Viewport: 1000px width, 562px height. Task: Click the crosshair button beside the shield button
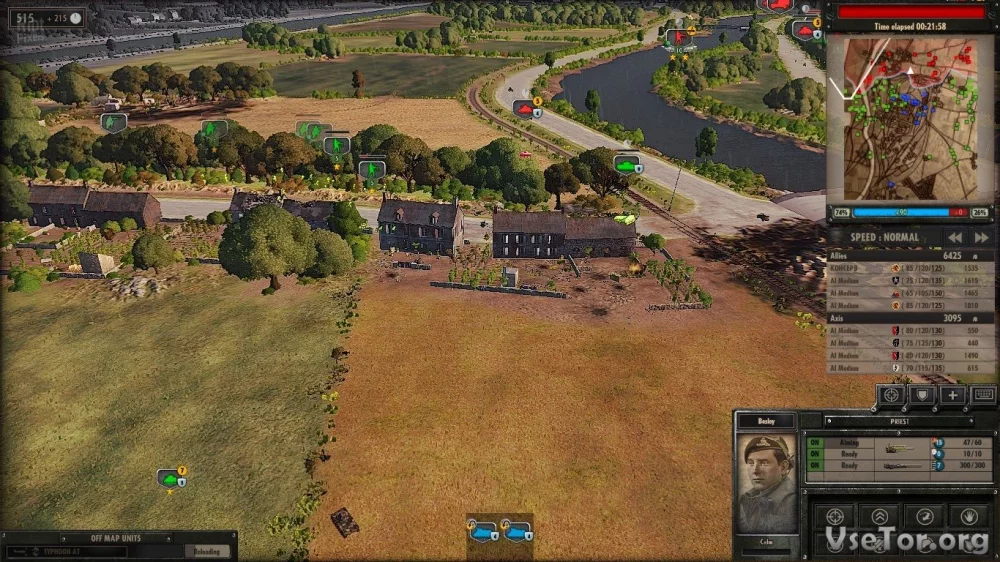click(x=892, y=395)
